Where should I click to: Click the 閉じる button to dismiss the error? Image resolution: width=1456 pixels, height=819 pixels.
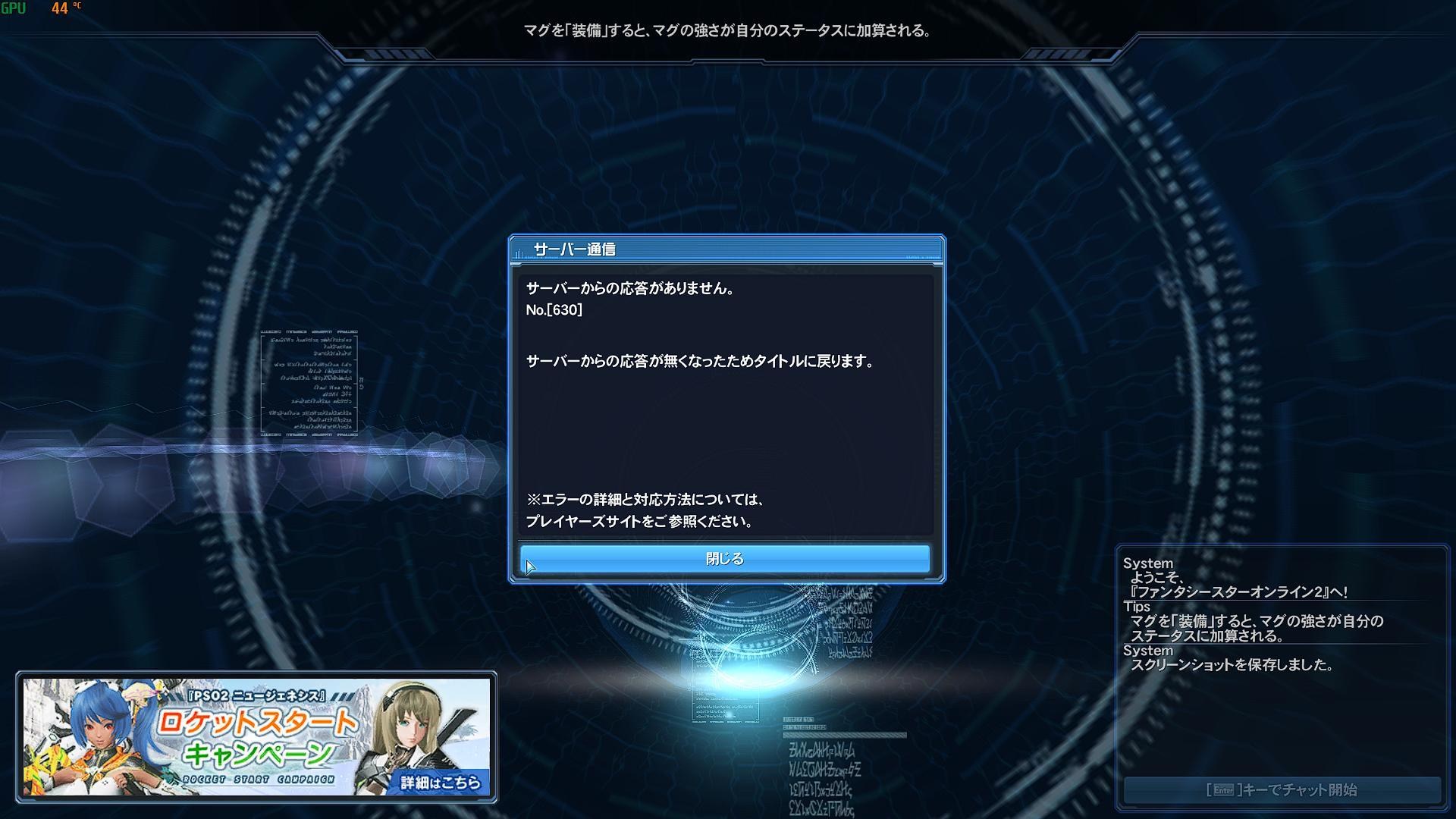[x=724, y=558]
